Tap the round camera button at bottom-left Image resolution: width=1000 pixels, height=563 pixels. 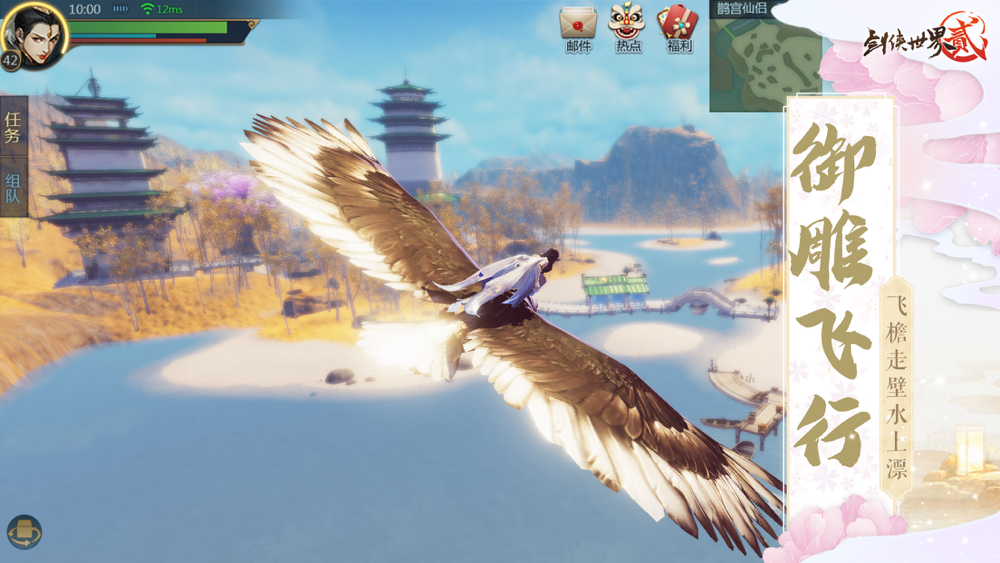24,532
